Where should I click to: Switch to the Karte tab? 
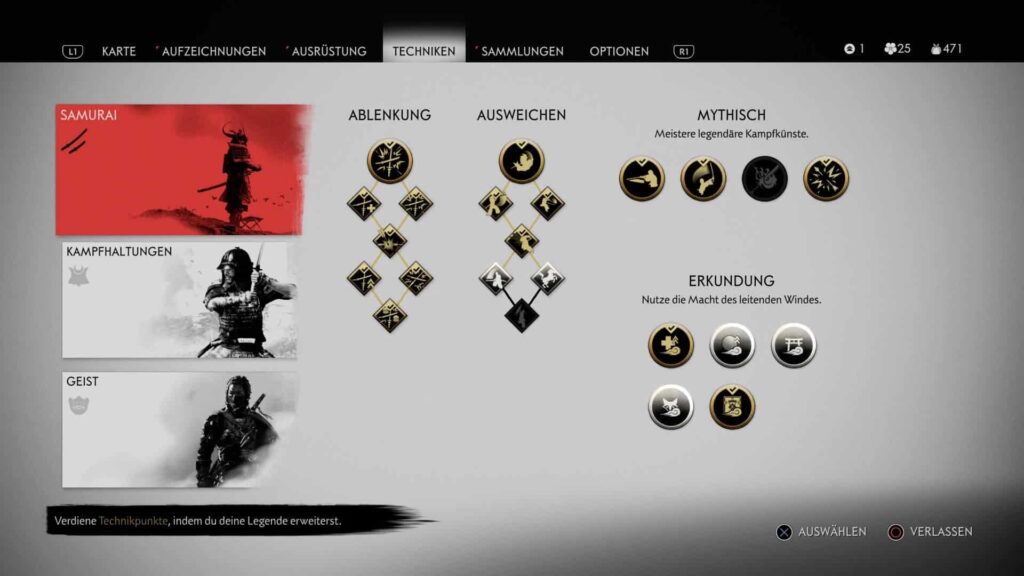tap(118, 51)
